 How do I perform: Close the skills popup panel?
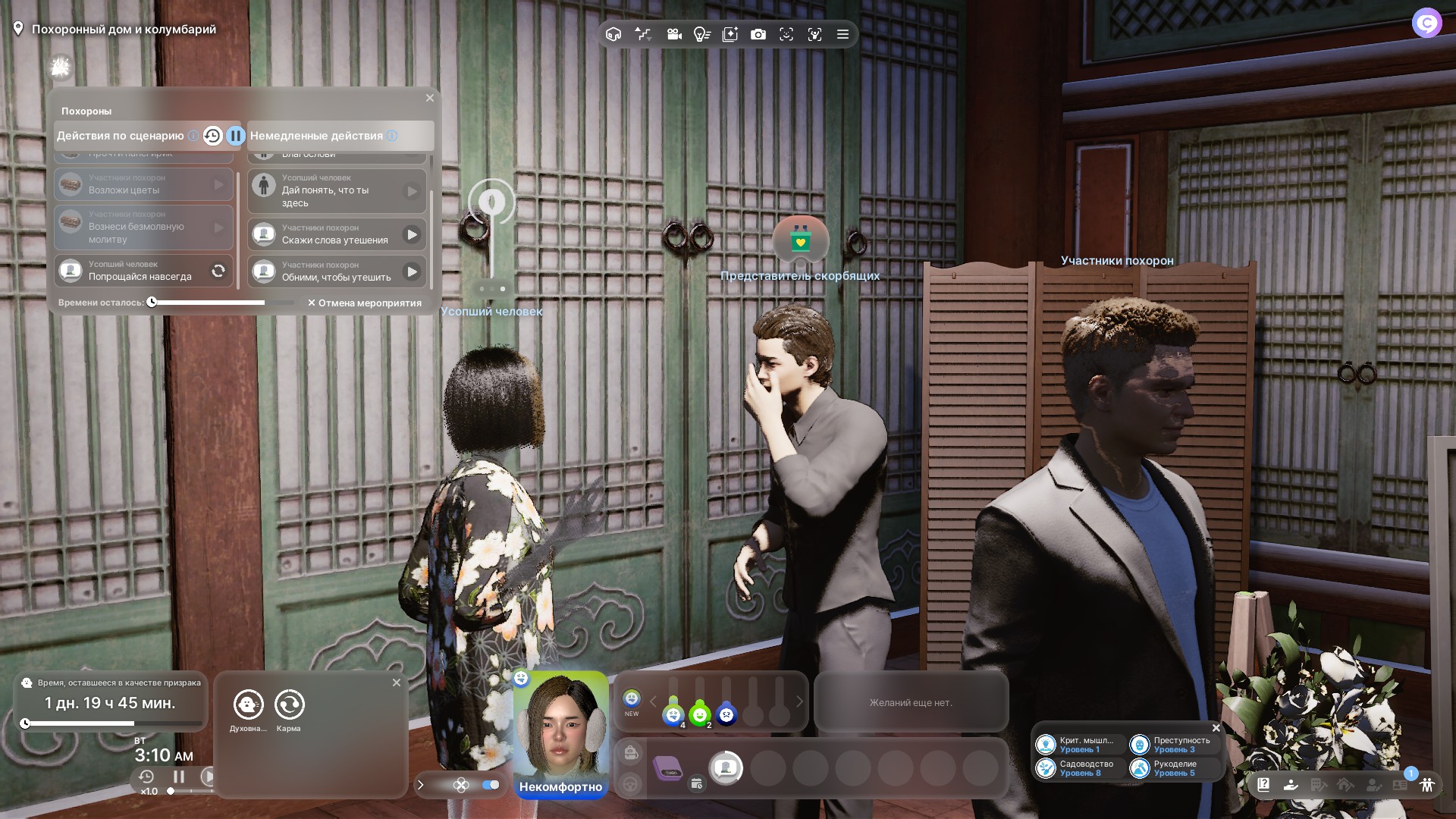point(1216,728)
